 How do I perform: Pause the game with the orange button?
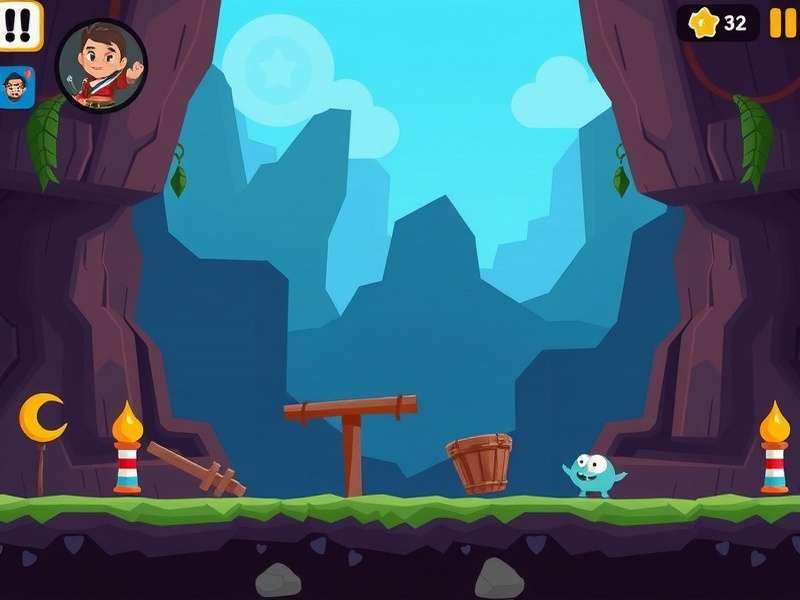(x=782, y=23)
